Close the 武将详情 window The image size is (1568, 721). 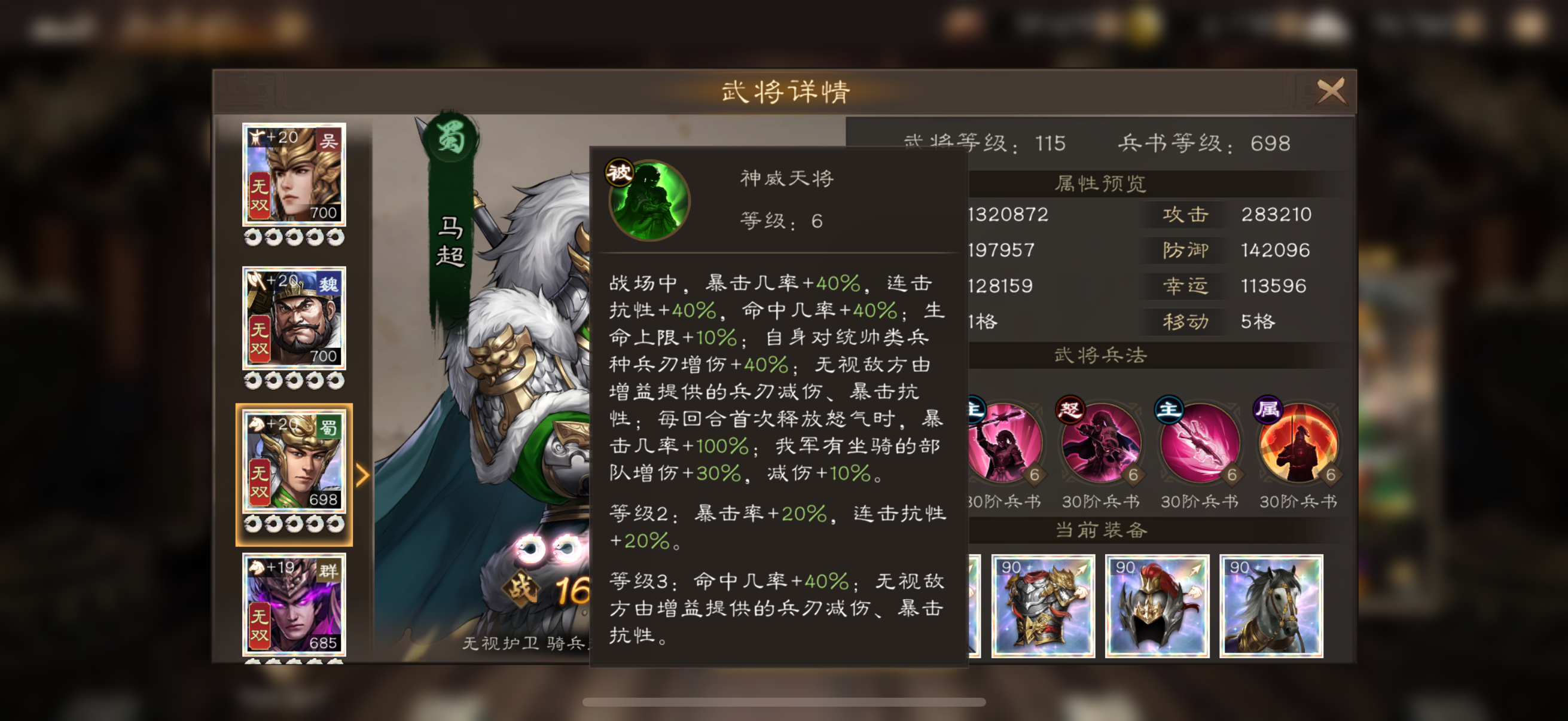[x=1331, y=90]
